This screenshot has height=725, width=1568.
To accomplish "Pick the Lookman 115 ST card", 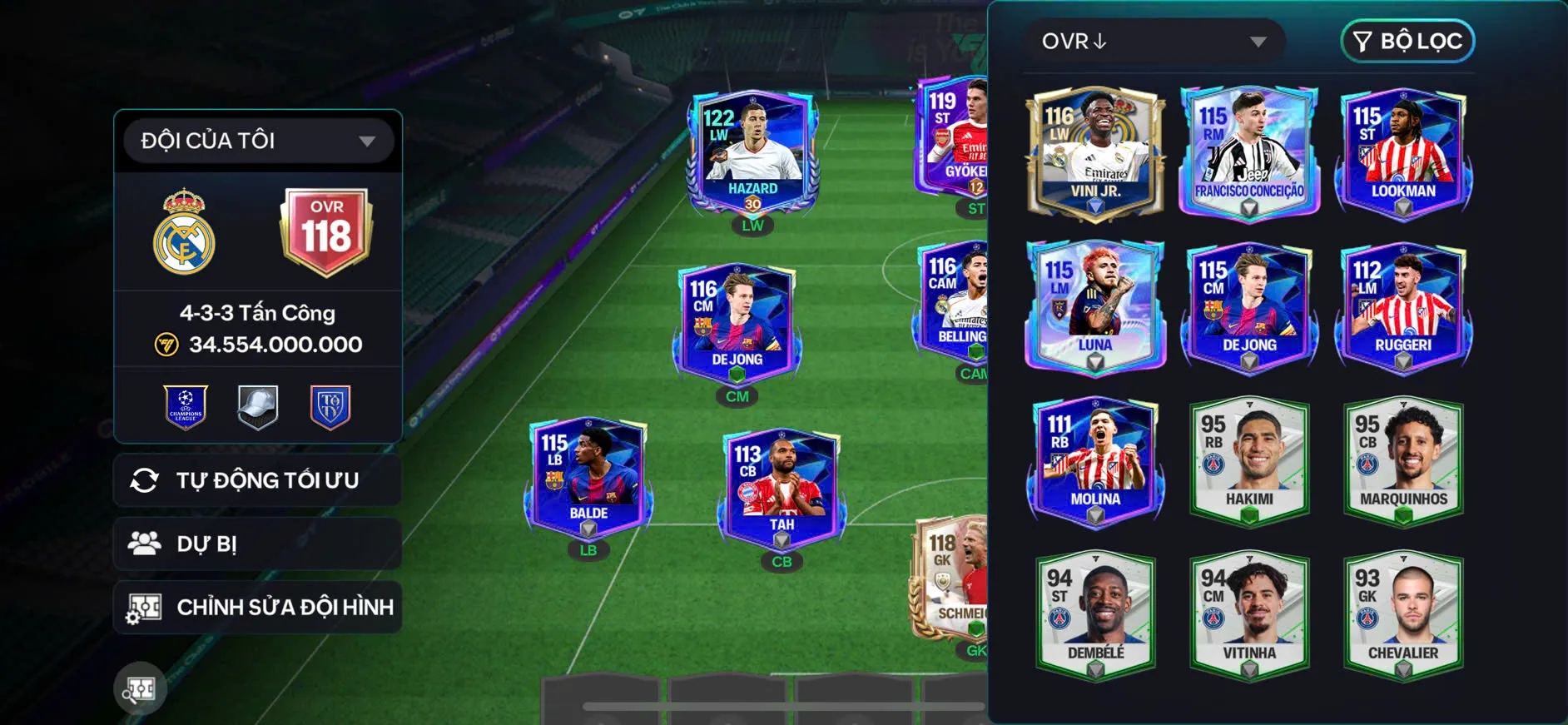I will point(1403,154).
